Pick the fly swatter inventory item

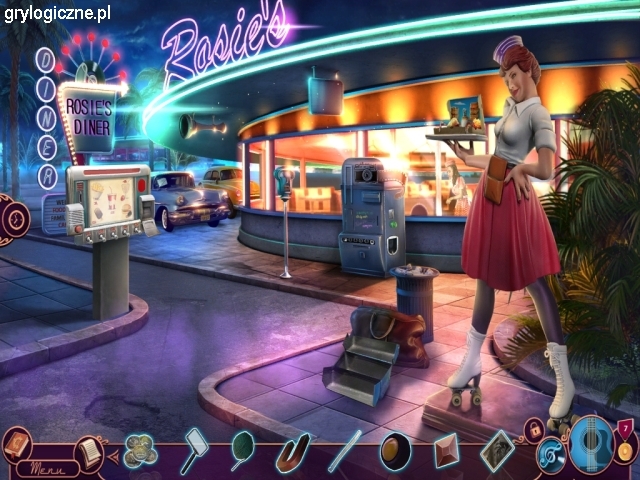point(195,449)
